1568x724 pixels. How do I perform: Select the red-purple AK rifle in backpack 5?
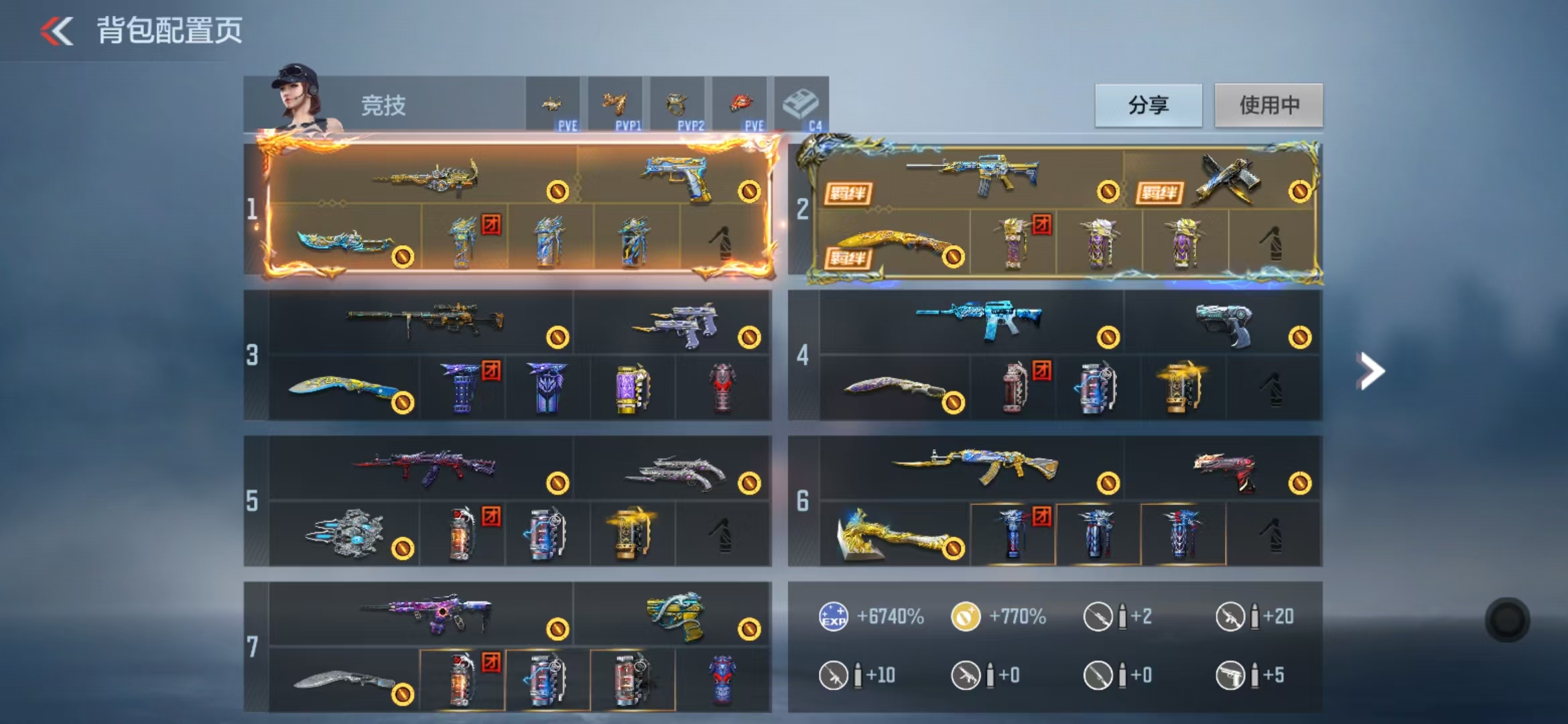coord(425,467)
